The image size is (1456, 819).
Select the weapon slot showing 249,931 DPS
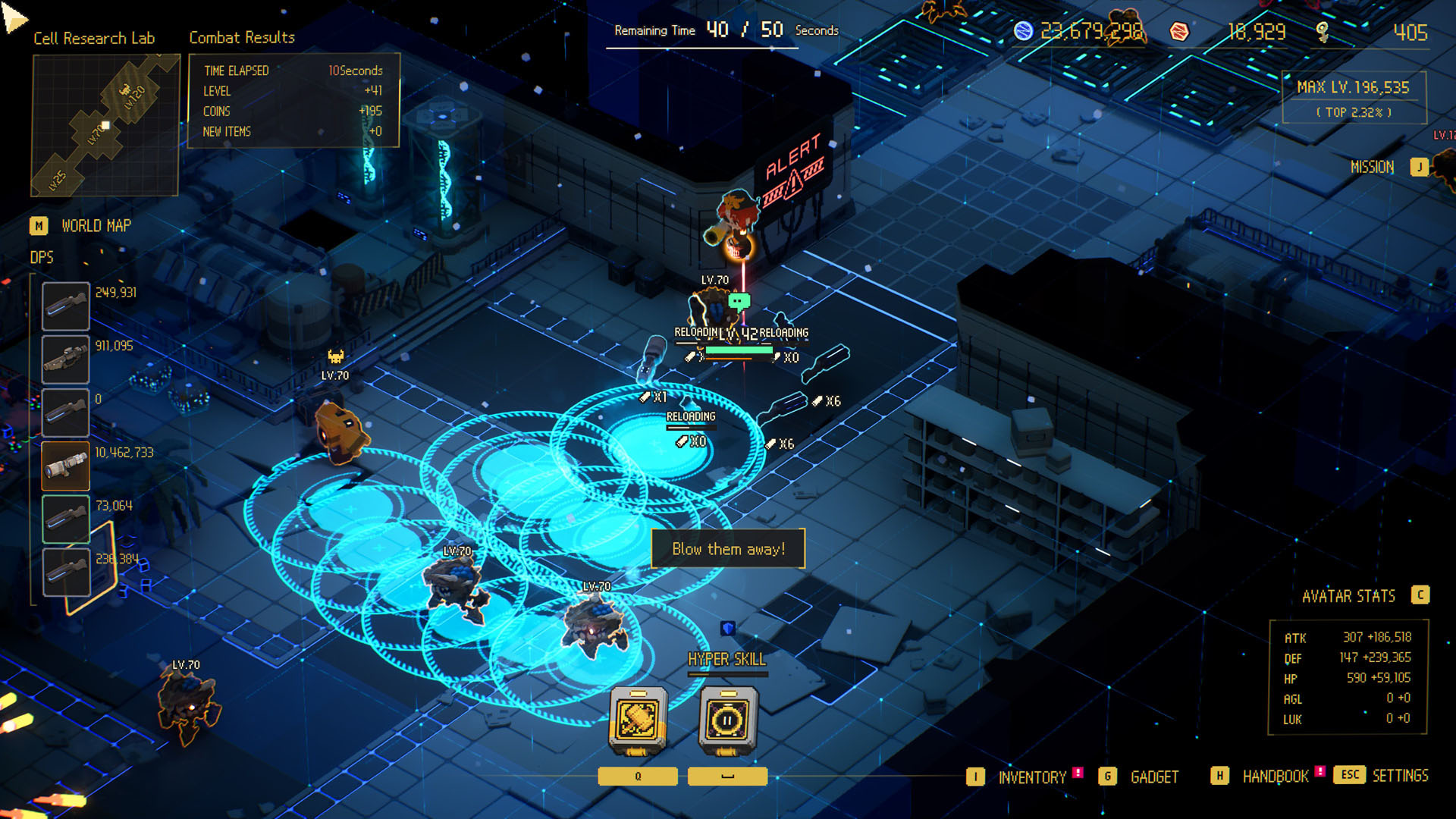tap(65, 306)
